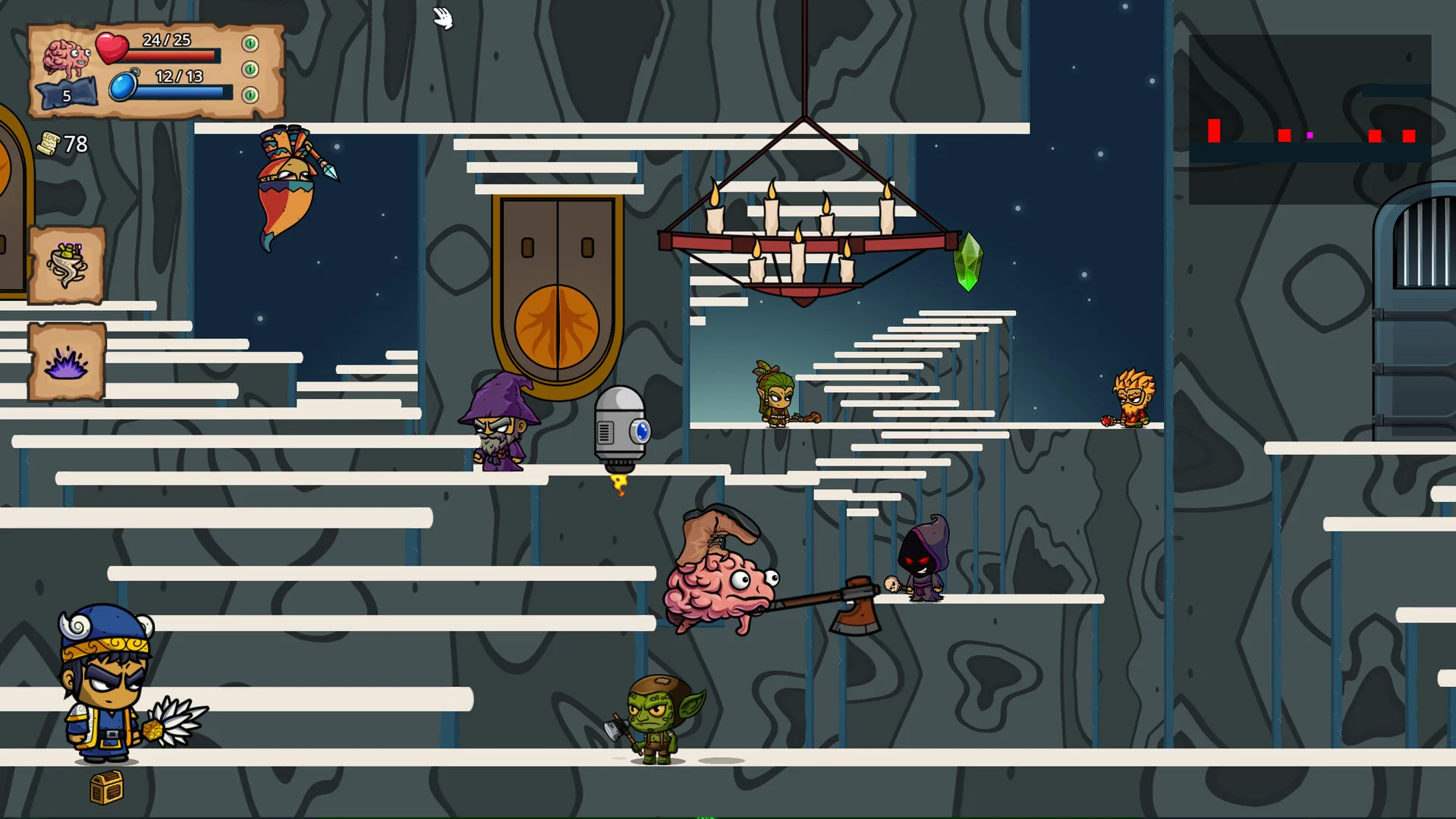The height and width of the screenshot is (819, 1456).
Task: Activate the purple flame spell ability
Action: click(x=67, y=362)
